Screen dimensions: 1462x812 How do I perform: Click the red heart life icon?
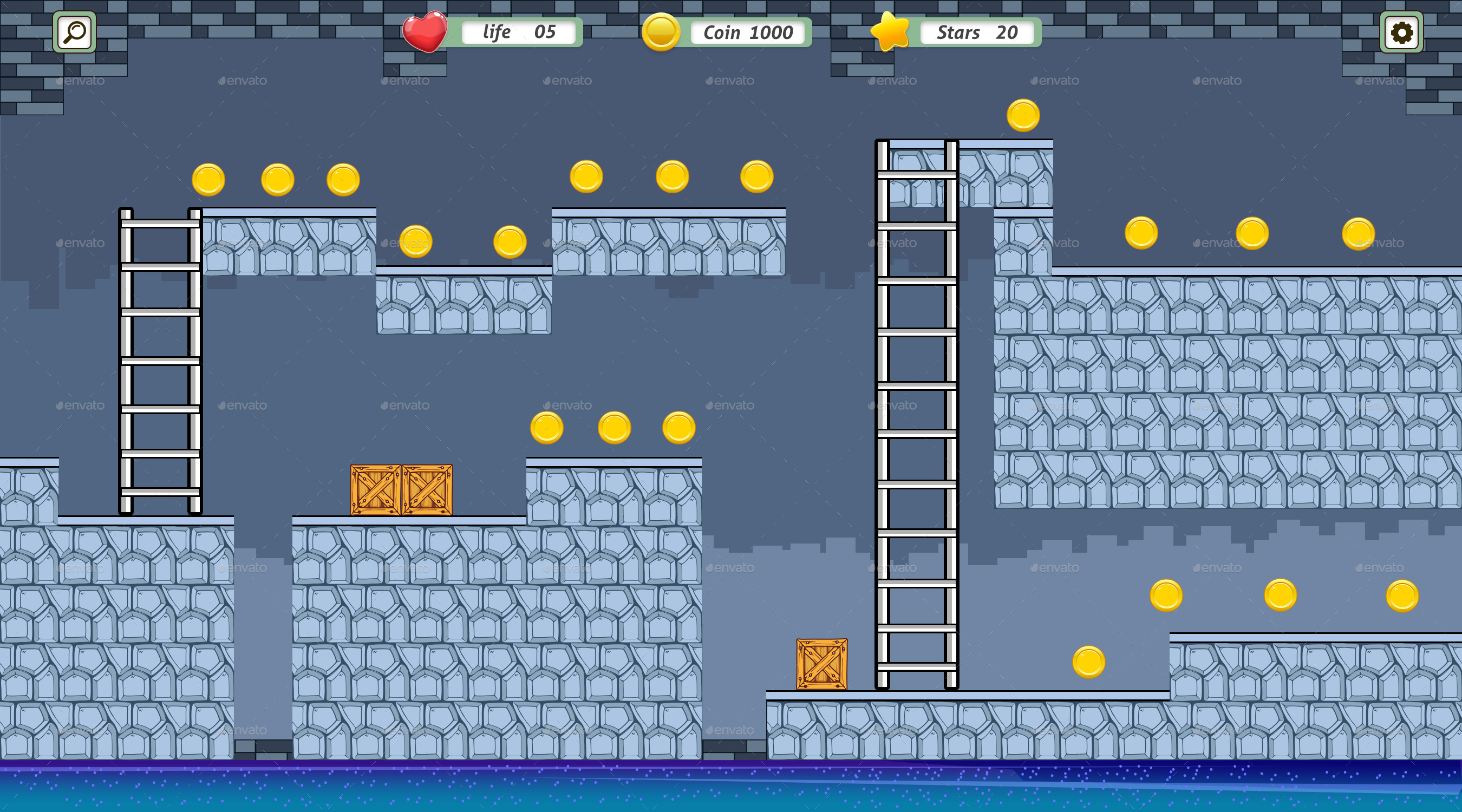click(x=426, y=32)
